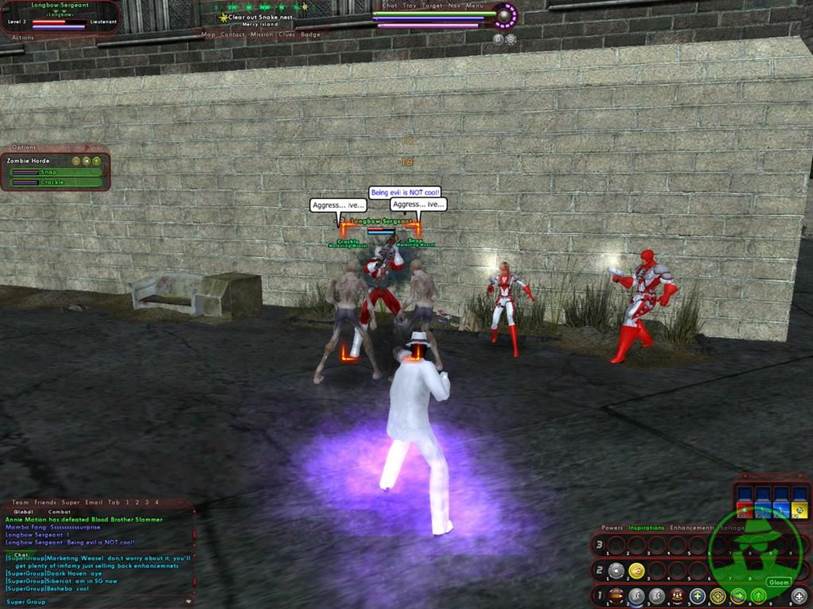The width and height of the screenshot is (813, 609).
Task: Open the Contact list
Action: [232, 34]
